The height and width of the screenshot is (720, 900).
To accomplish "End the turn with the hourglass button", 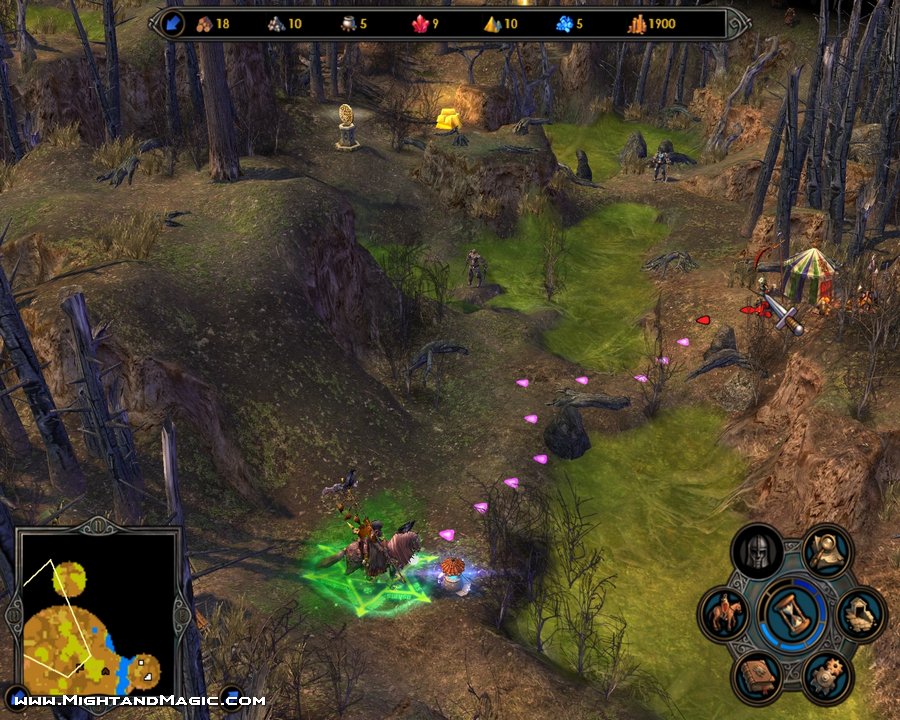I will pos(792,613).
